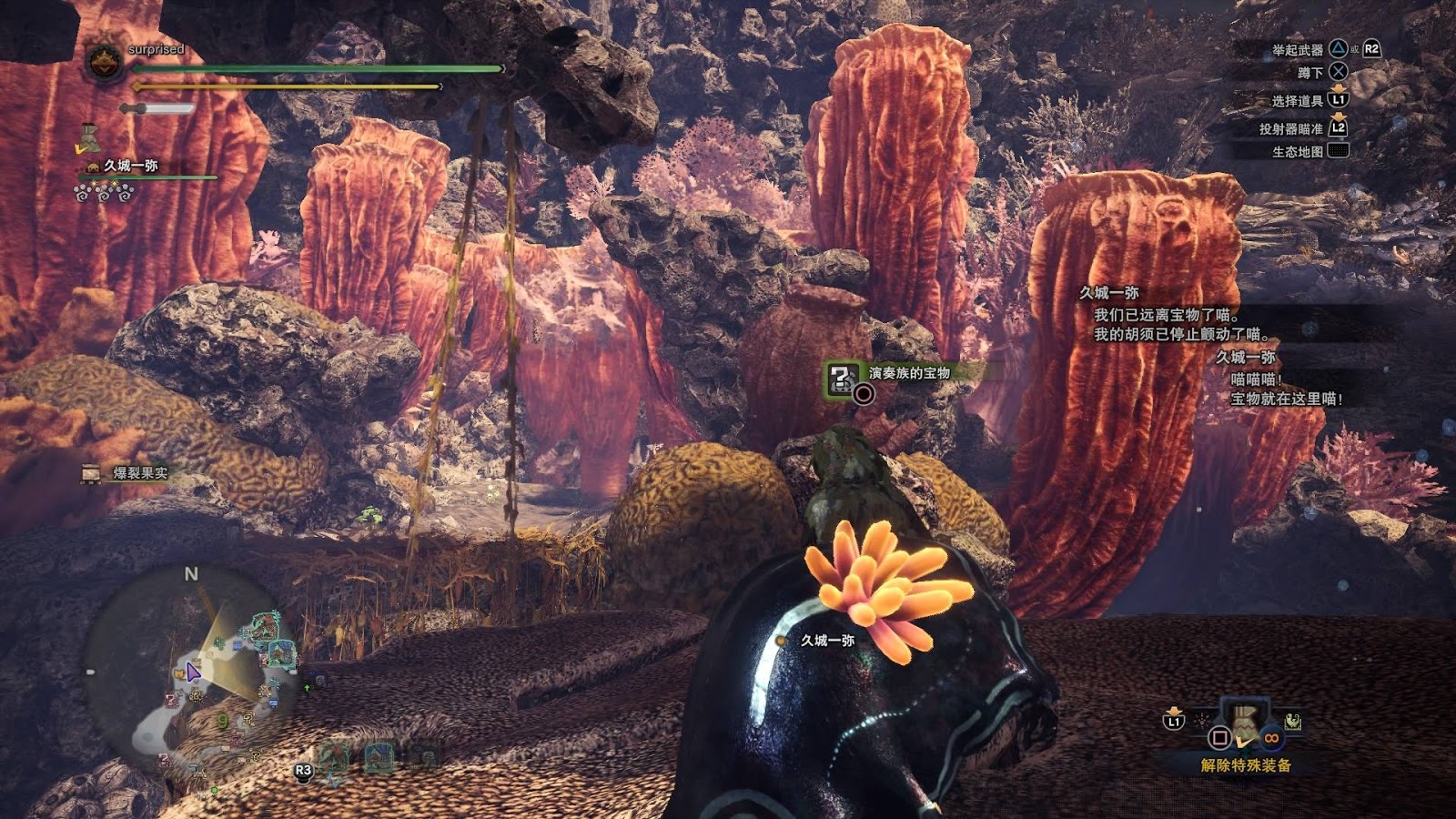Viewport: 1456px width, 819px height.
Task: Click the purple player arrow on the minimap
Action: [x=192, y=672]
